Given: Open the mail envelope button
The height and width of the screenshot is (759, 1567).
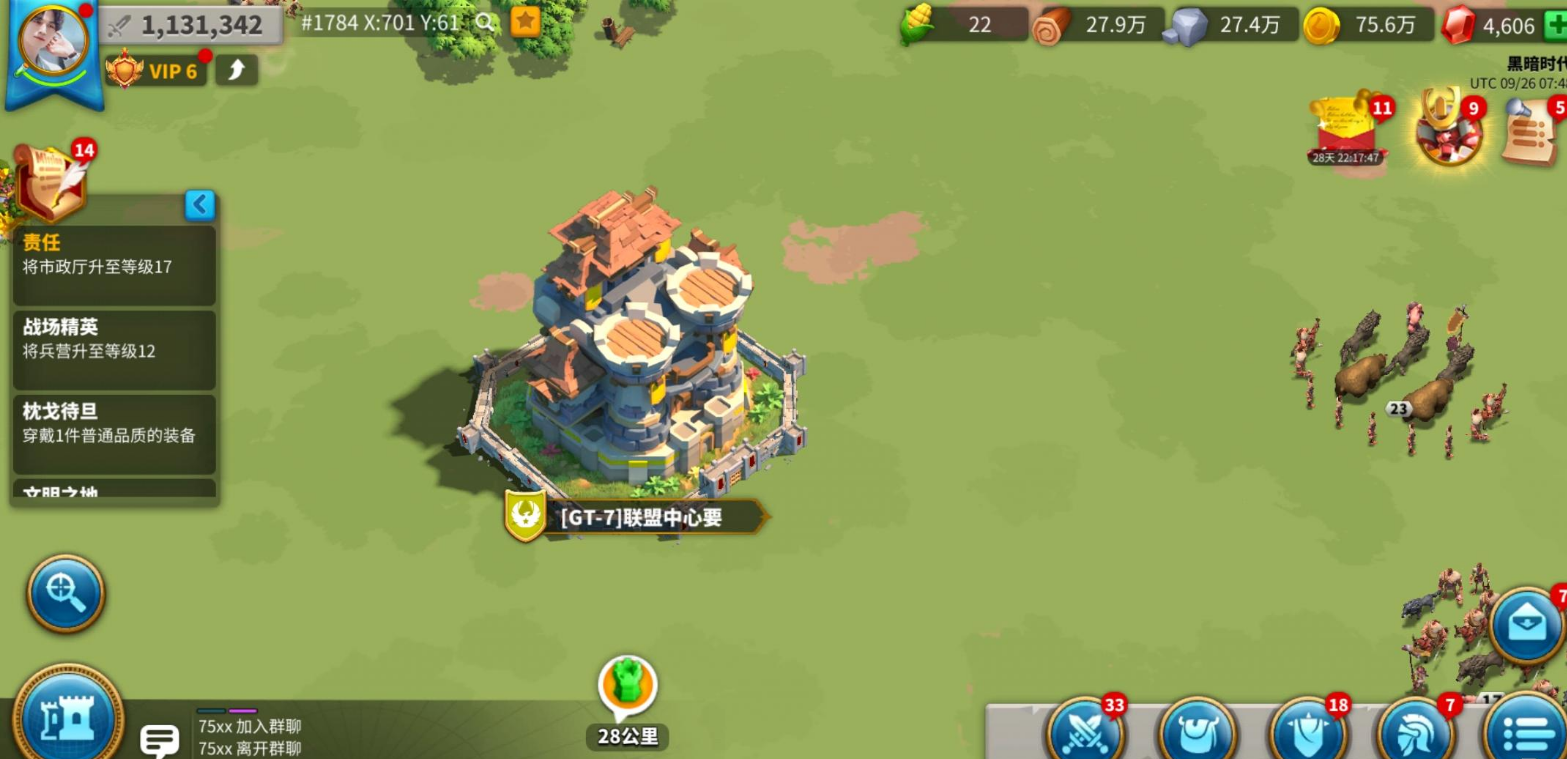Looking at the screenshot, I should tap(1526, 626).
